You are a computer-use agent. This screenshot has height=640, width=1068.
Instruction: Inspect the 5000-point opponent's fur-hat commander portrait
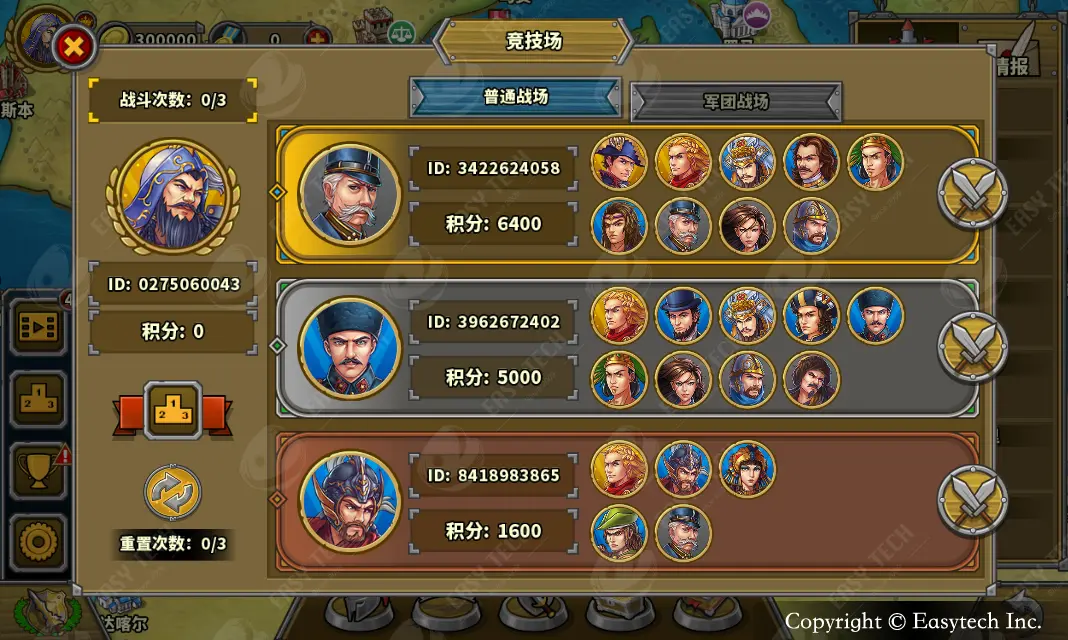(349, 347)
